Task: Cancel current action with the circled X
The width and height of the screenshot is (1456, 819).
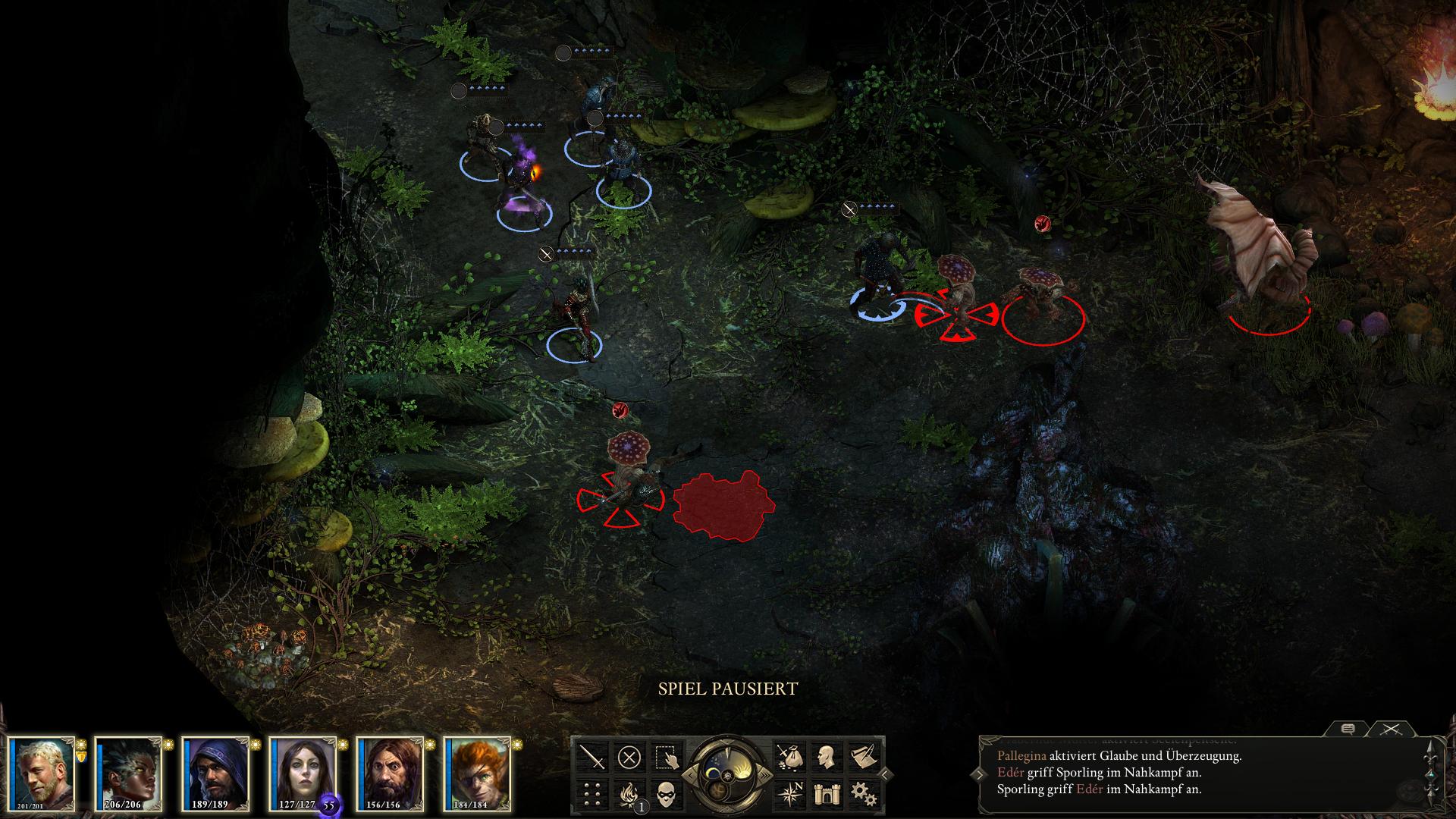Action: pos(629,757)
